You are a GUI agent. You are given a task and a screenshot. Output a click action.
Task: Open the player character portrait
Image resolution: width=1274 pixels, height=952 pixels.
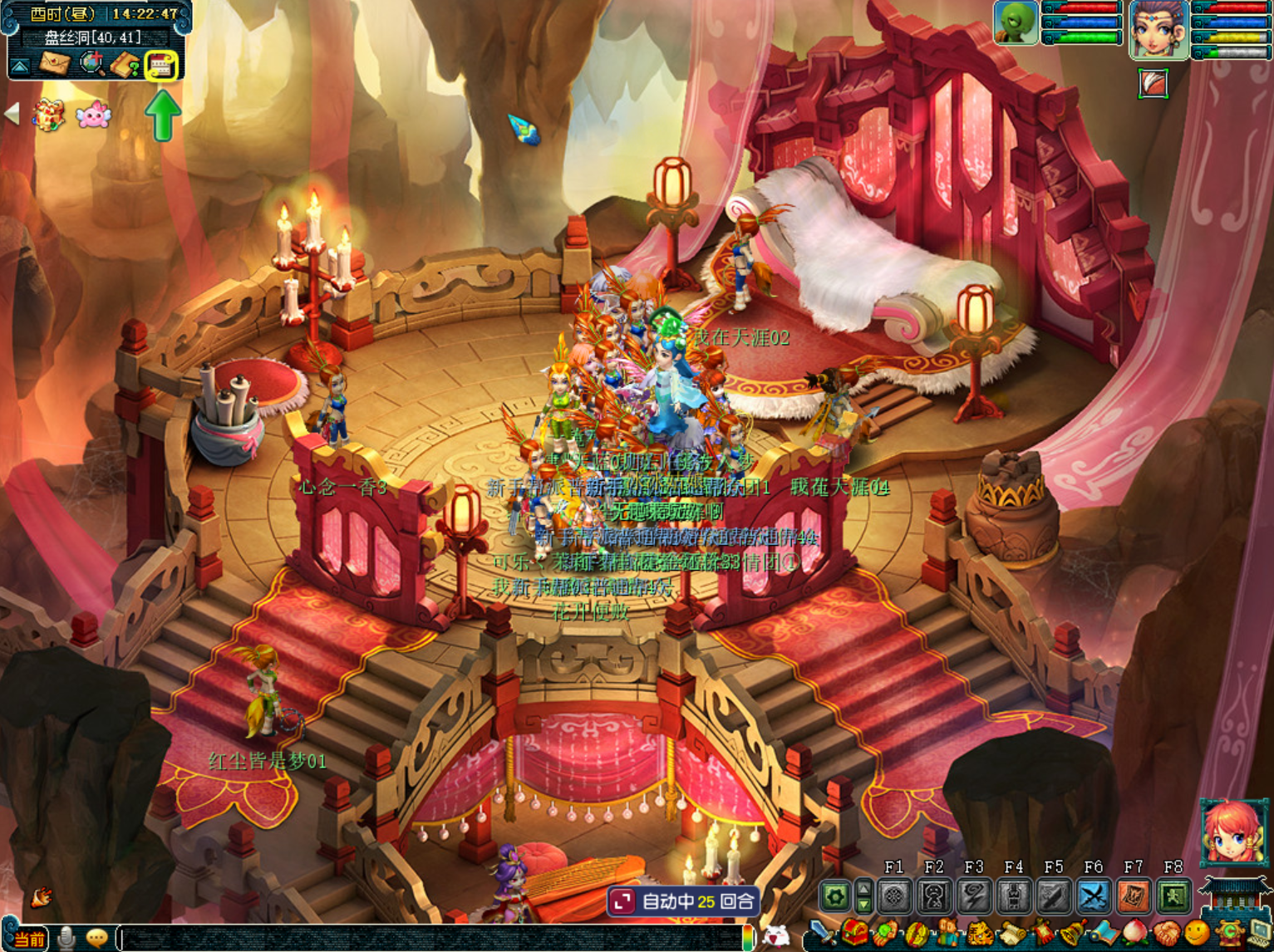1158,30
